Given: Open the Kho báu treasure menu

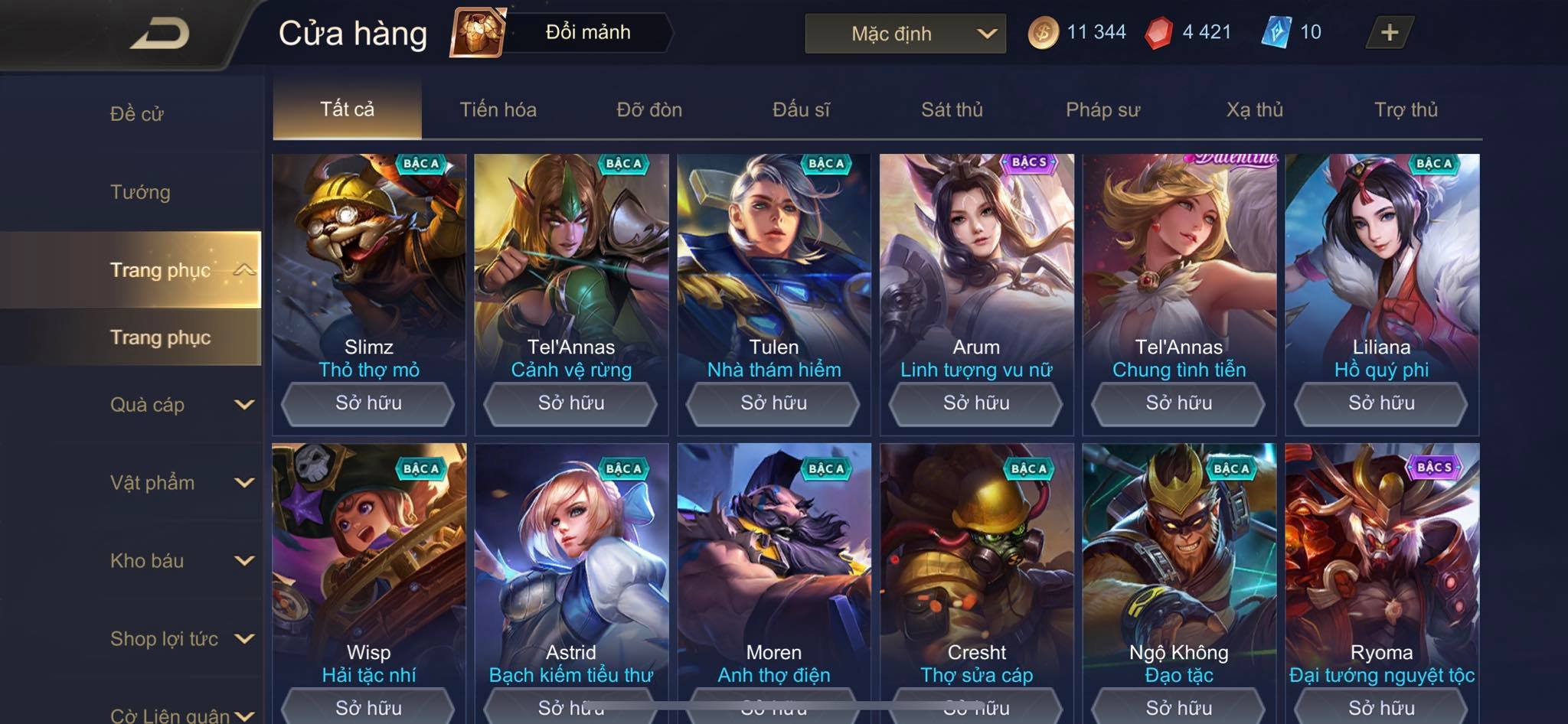Looking at the screenshot, I should [180, 561].
